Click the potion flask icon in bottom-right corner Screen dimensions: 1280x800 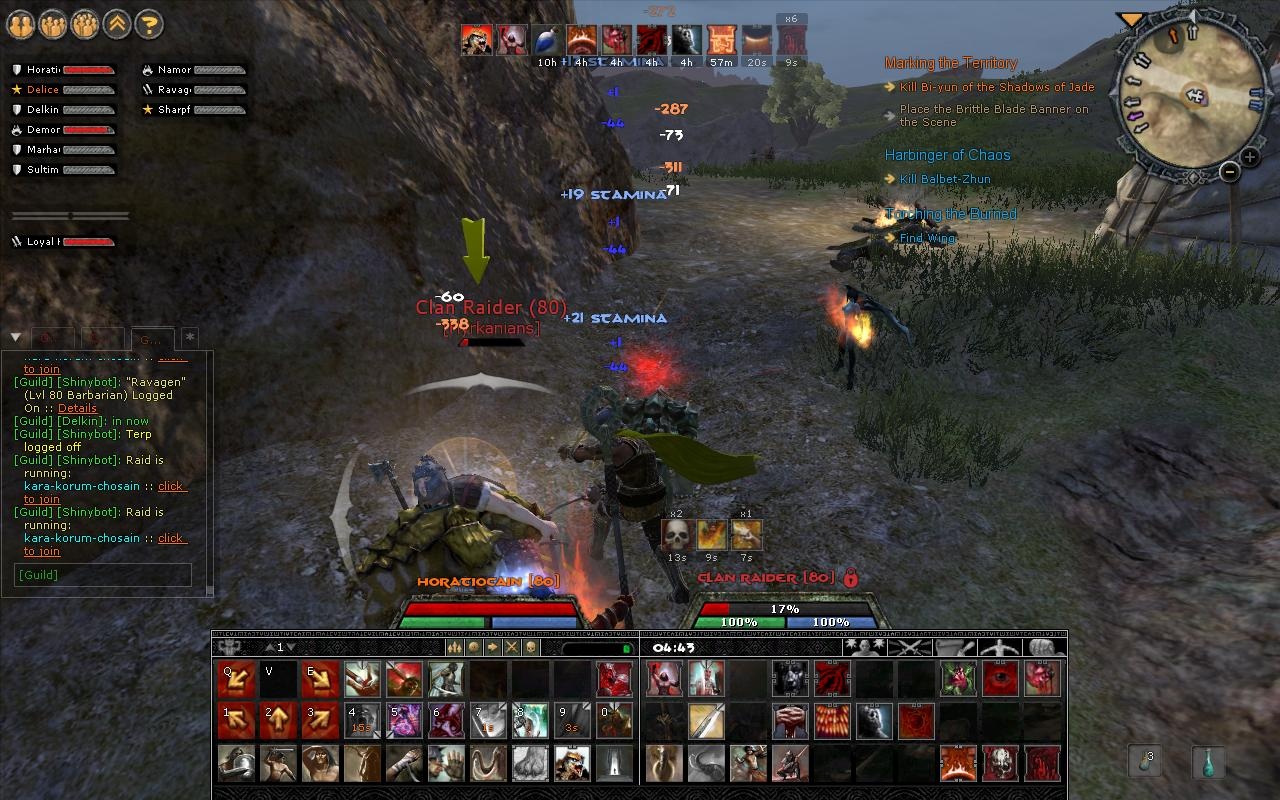pyautogui.click(x=1207, y=762)
